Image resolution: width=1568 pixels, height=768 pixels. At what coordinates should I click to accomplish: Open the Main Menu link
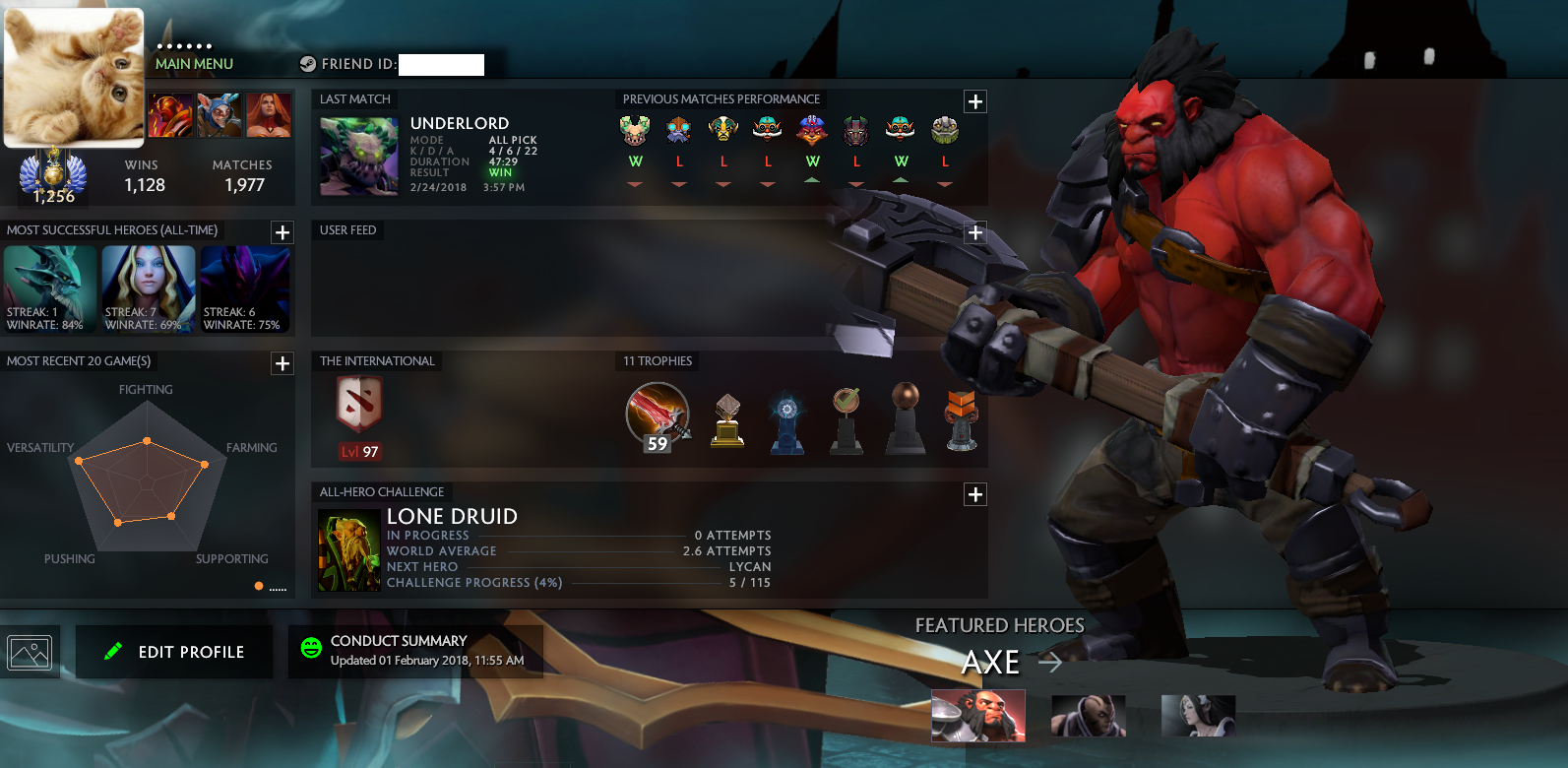pyautogui.click(x=194, y=64)
